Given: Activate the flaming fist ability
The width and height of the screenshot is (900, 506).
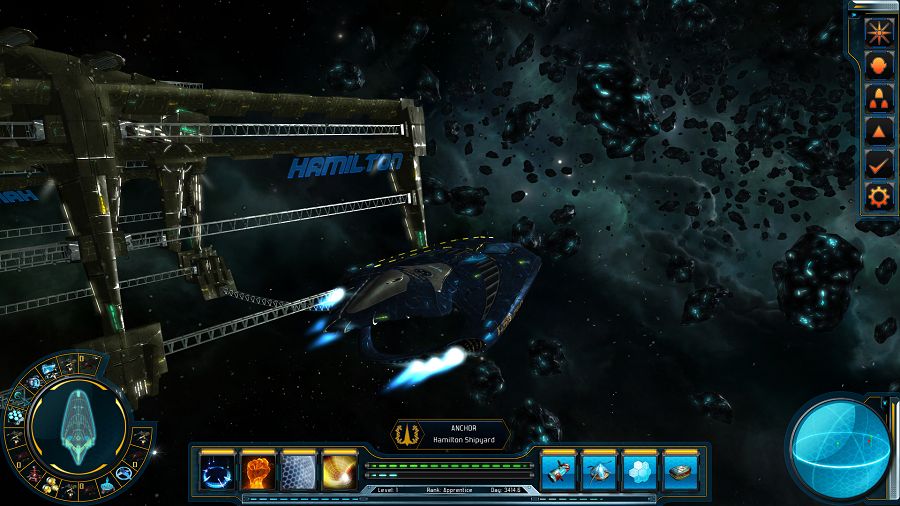Looking at the screenshot, I should [x=258, y=470].
